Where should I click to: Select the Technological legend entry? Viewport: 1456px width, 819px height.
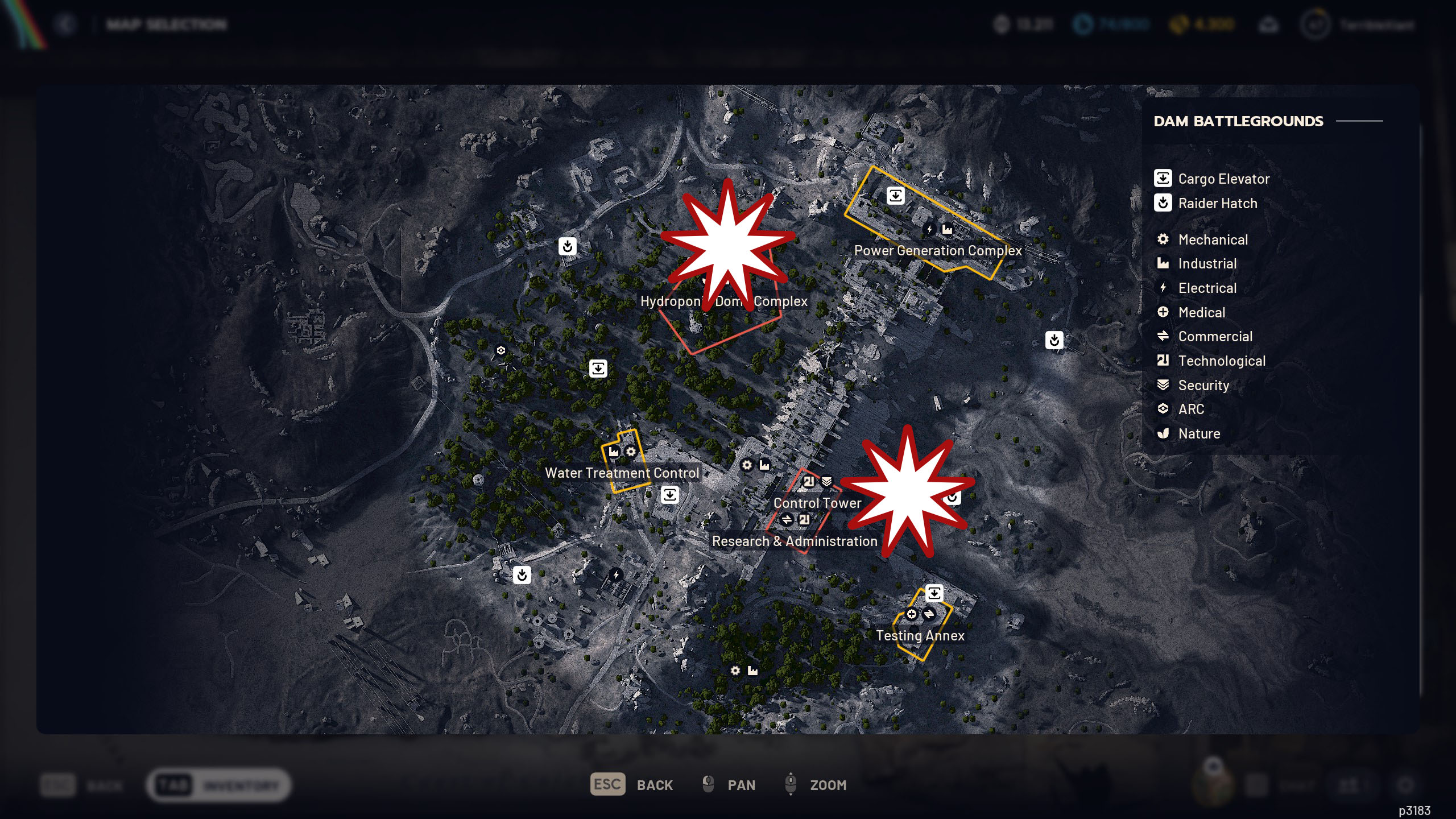(1221, 361)
